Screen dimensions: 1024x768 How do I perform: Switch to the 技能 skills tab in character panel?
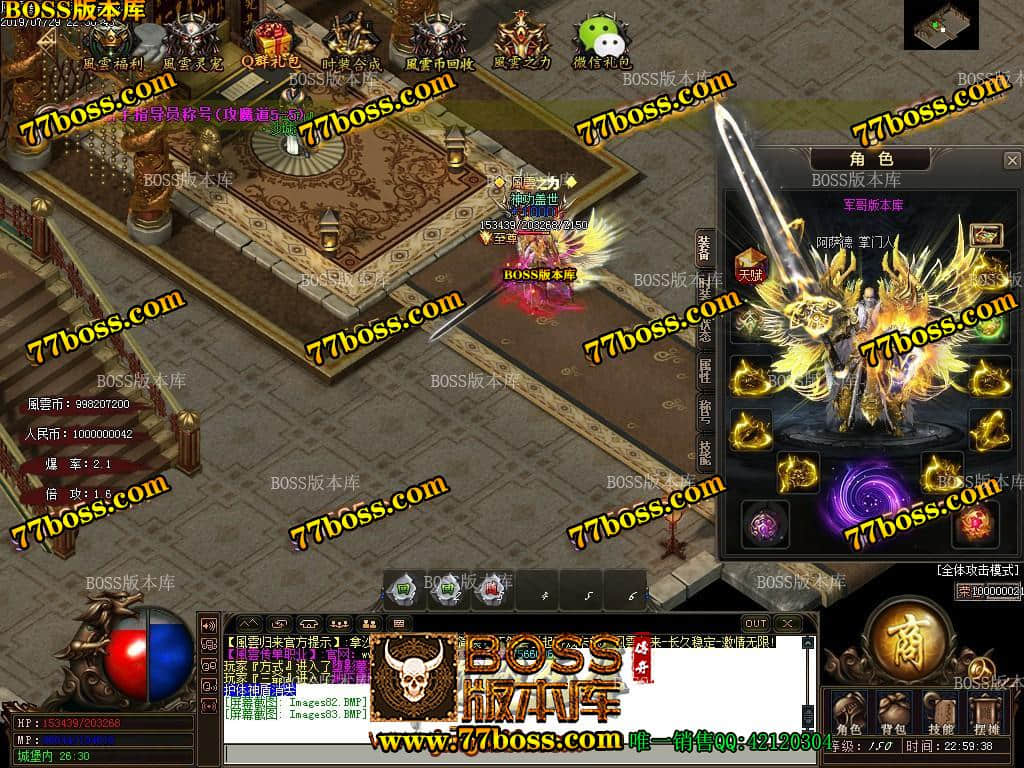click(x=704, y=452)
